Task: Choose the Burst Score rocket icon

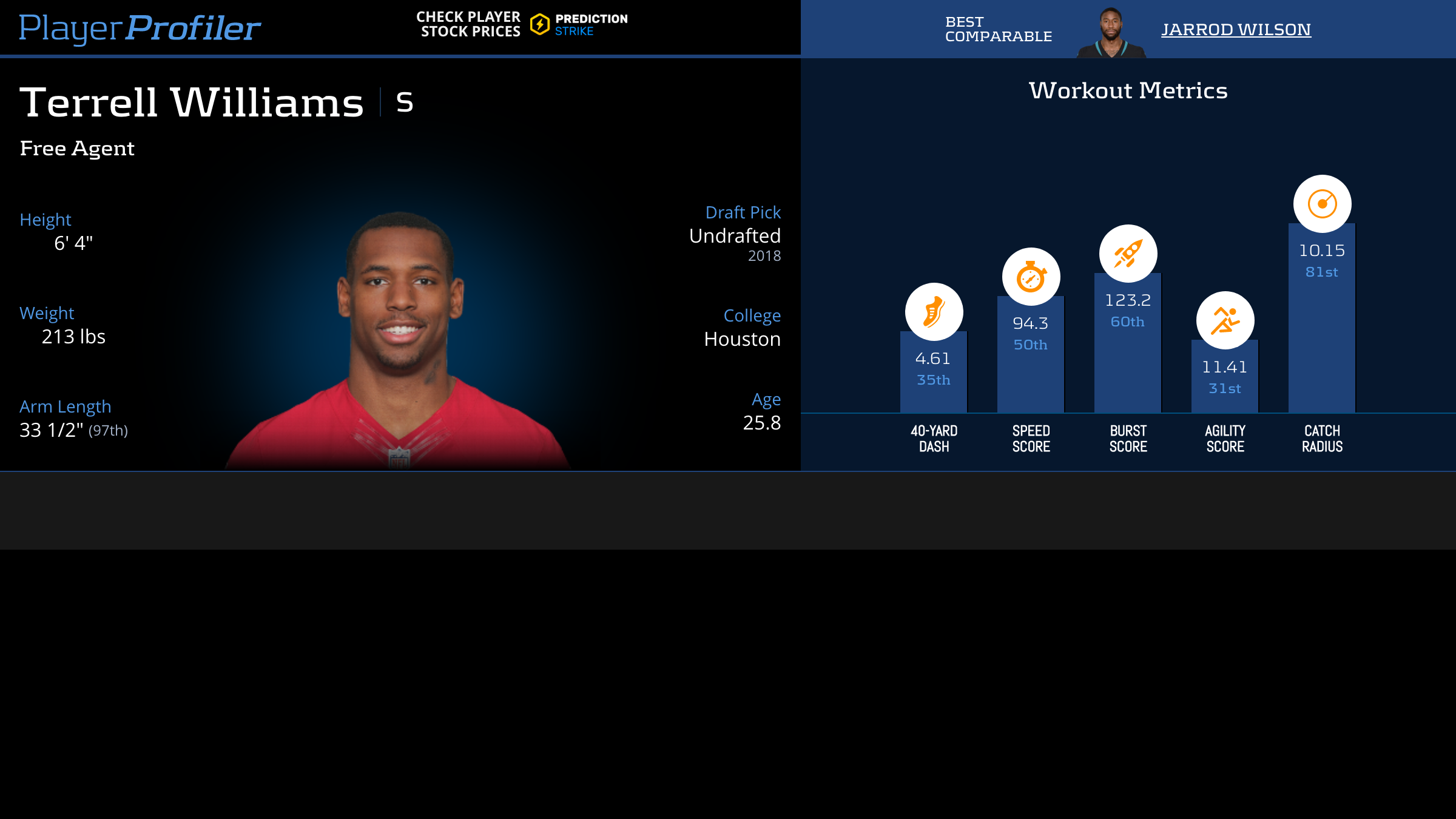Action: click(x=1128, y=254)
